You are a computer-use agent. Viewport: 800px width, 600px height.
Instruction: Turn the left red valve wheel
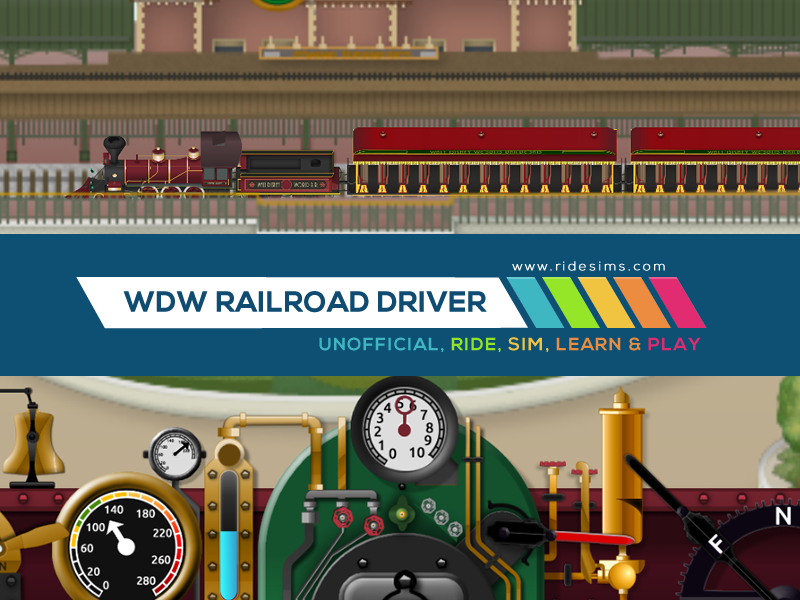click(x=344, y=516)
